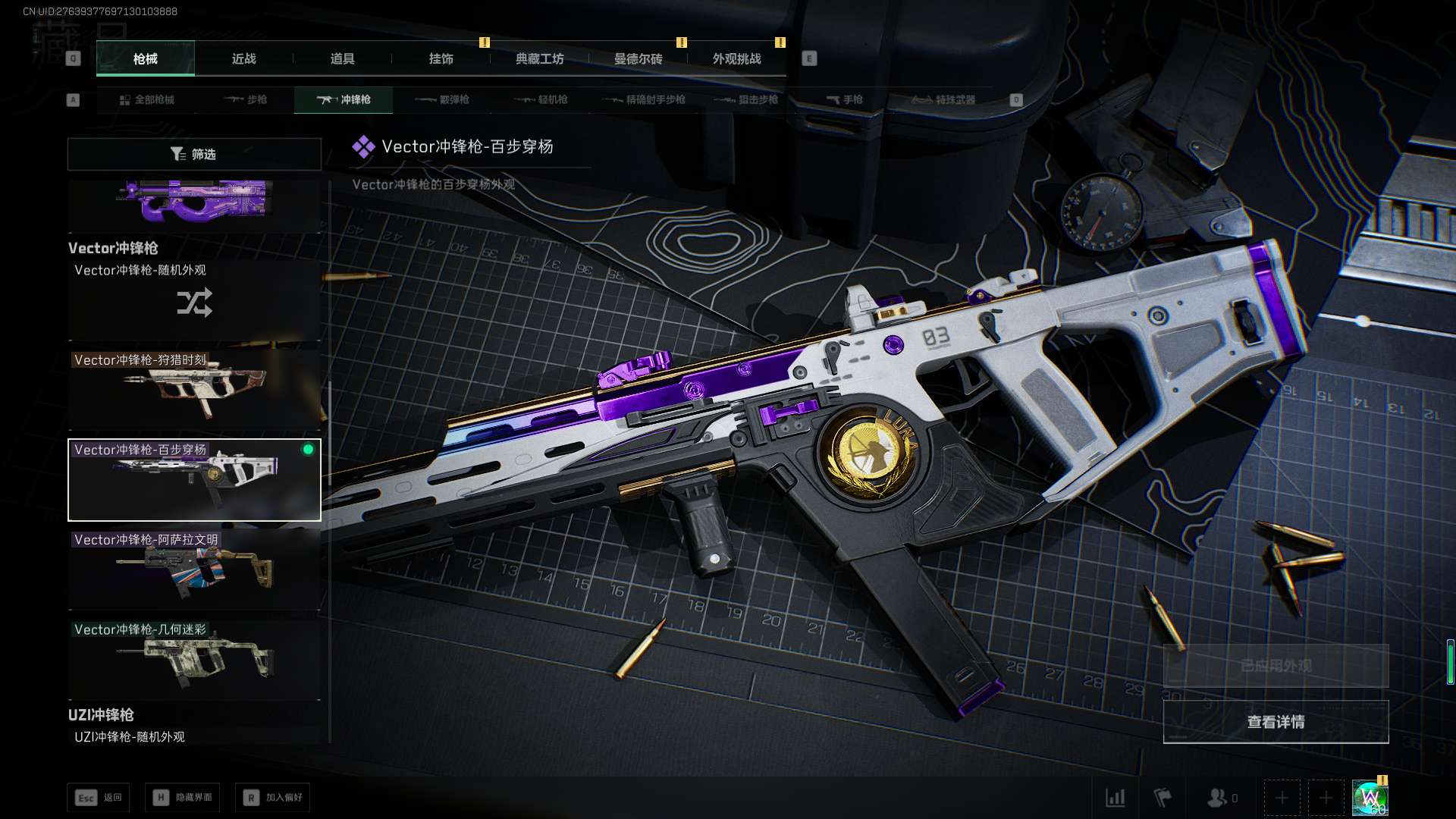Viewport: 1456px width, 819px height.
Task: Switch to the 近战 melee tab
Action: point(243,59)
